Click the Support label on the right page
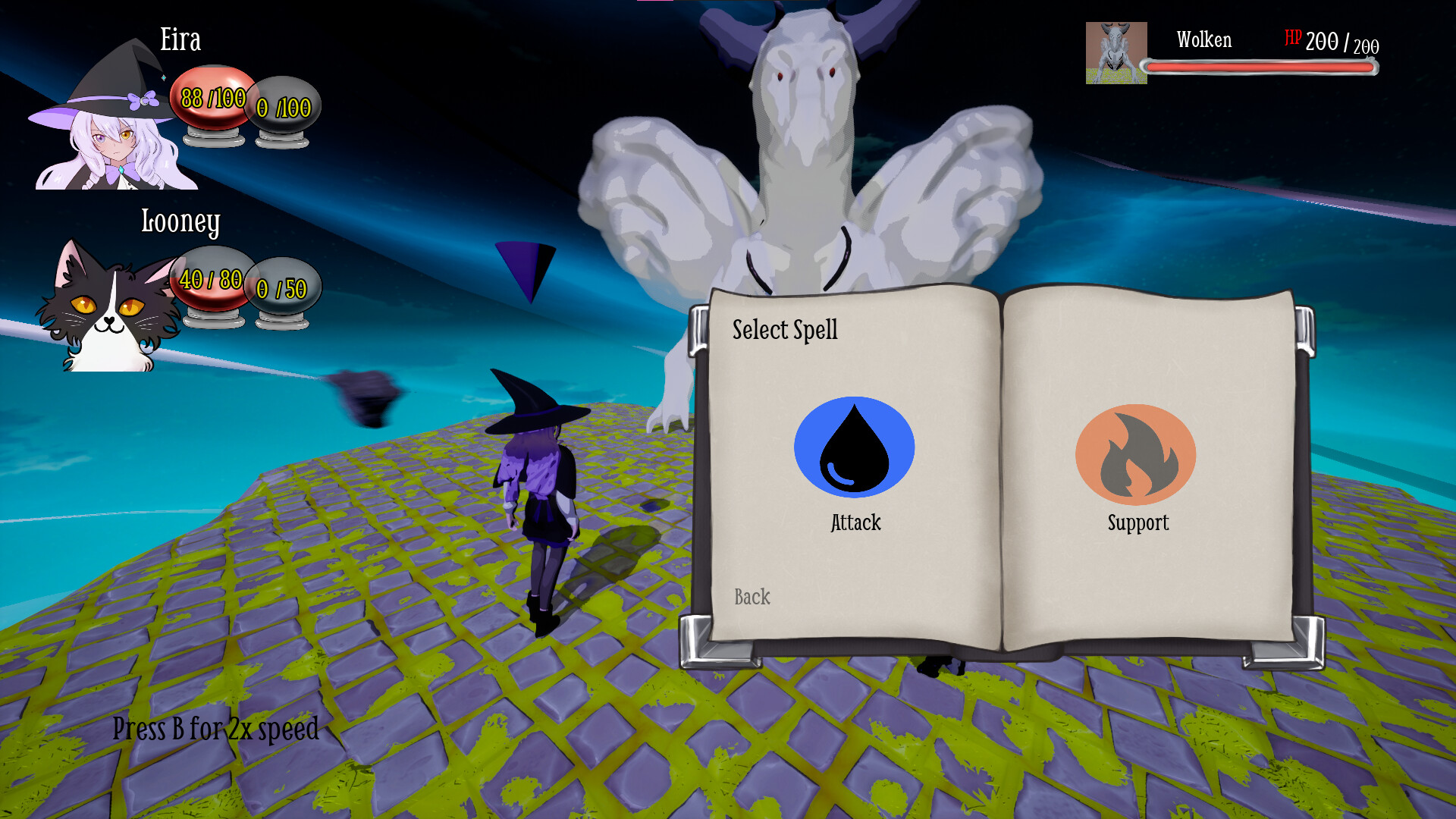The image size is (1456, 819). point(1137,522)
